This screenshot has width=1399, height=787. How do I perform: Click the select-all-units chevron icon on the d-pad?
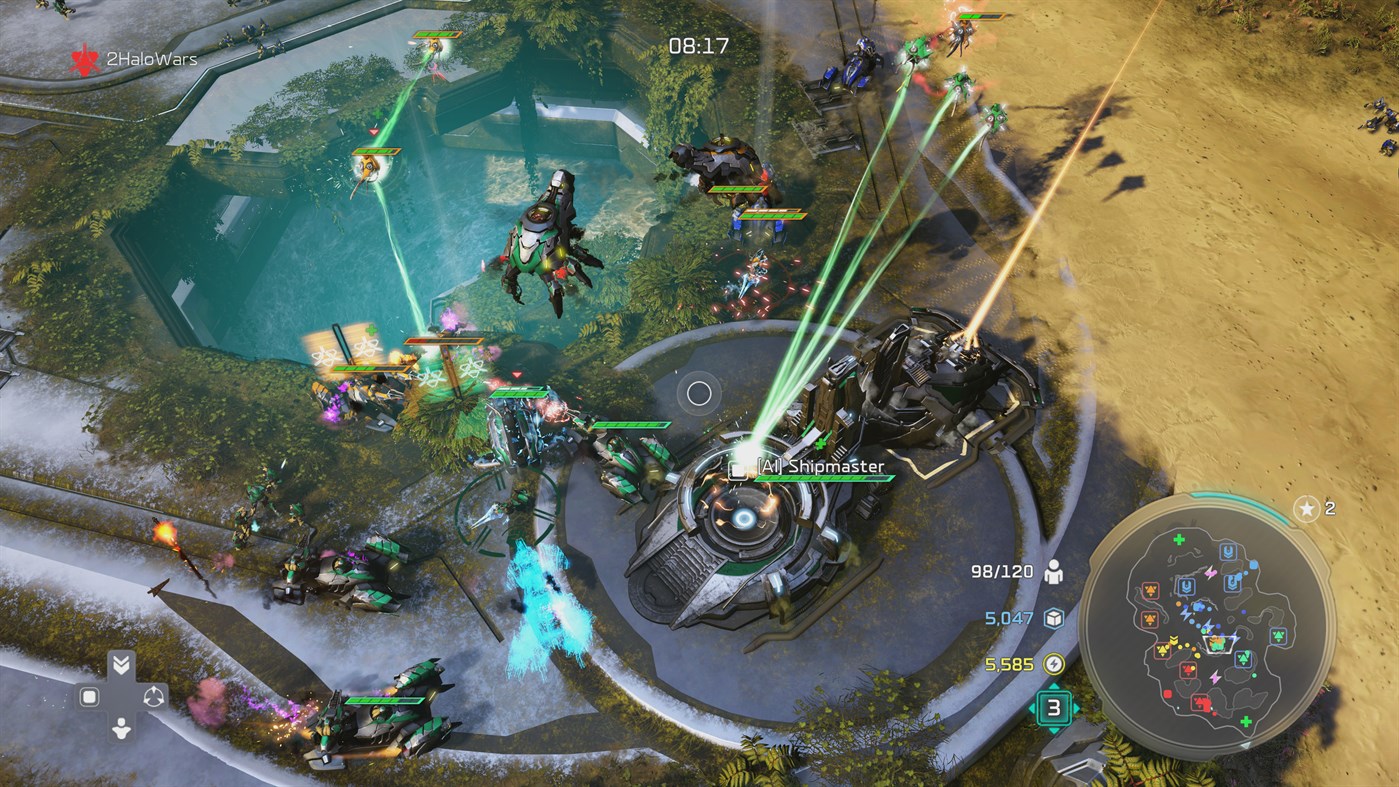(x=122, y=663)
